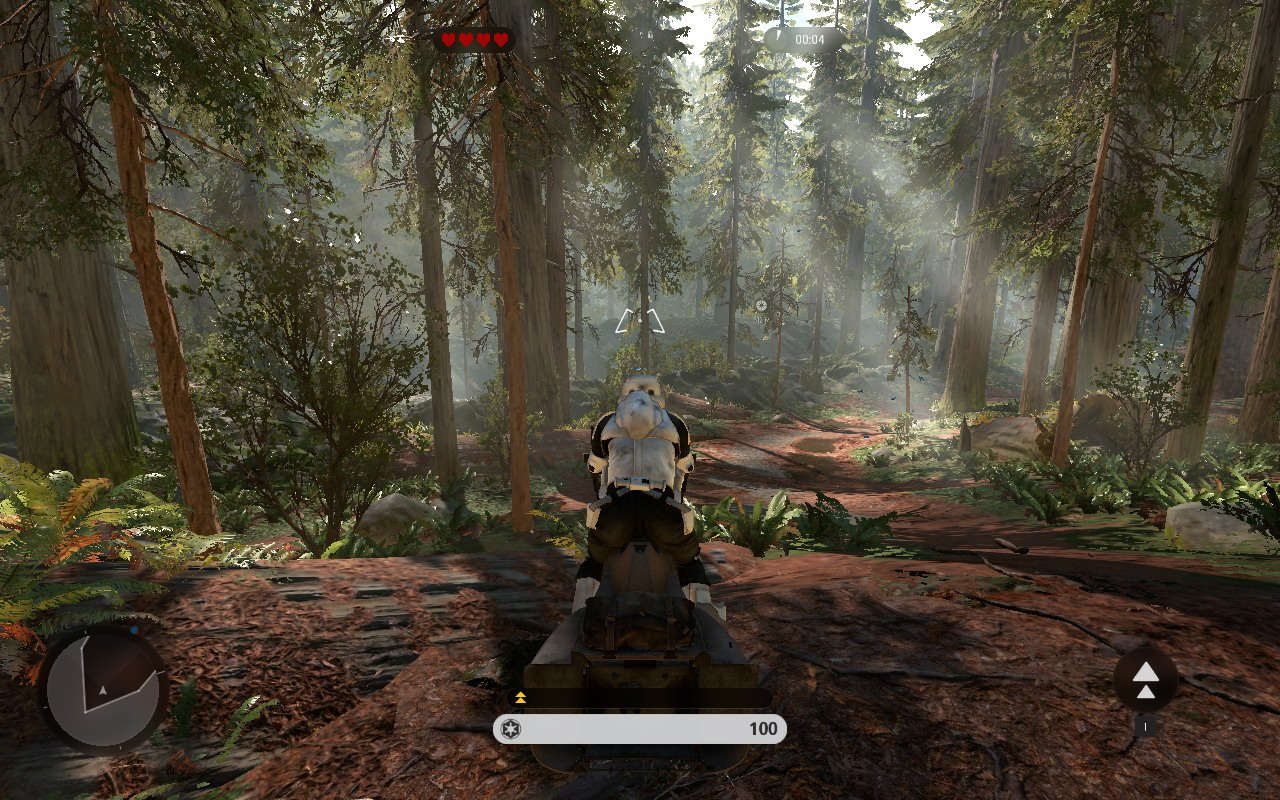The height and width of the screenshot is (800, 1280).
Task: Click the circular minimap radar
Action: coord(104,689)
